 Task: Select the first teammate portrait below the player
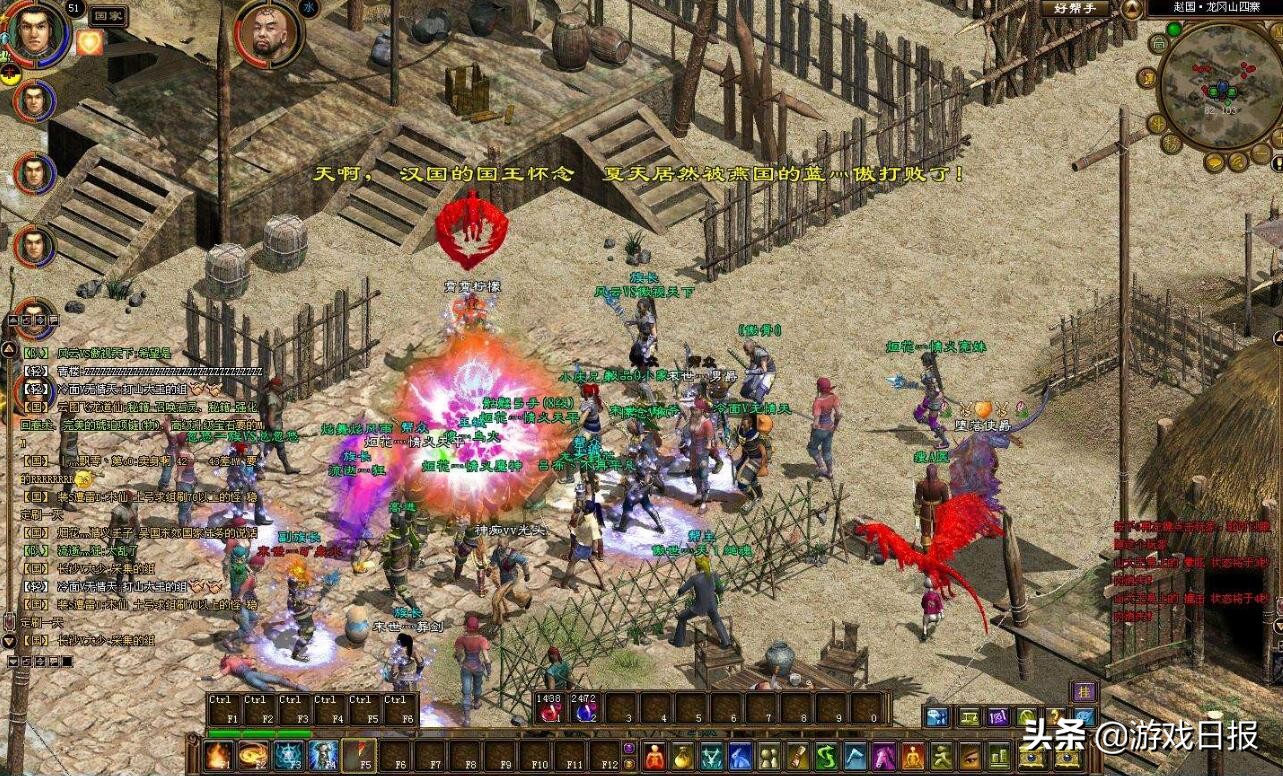coord(34,100)
